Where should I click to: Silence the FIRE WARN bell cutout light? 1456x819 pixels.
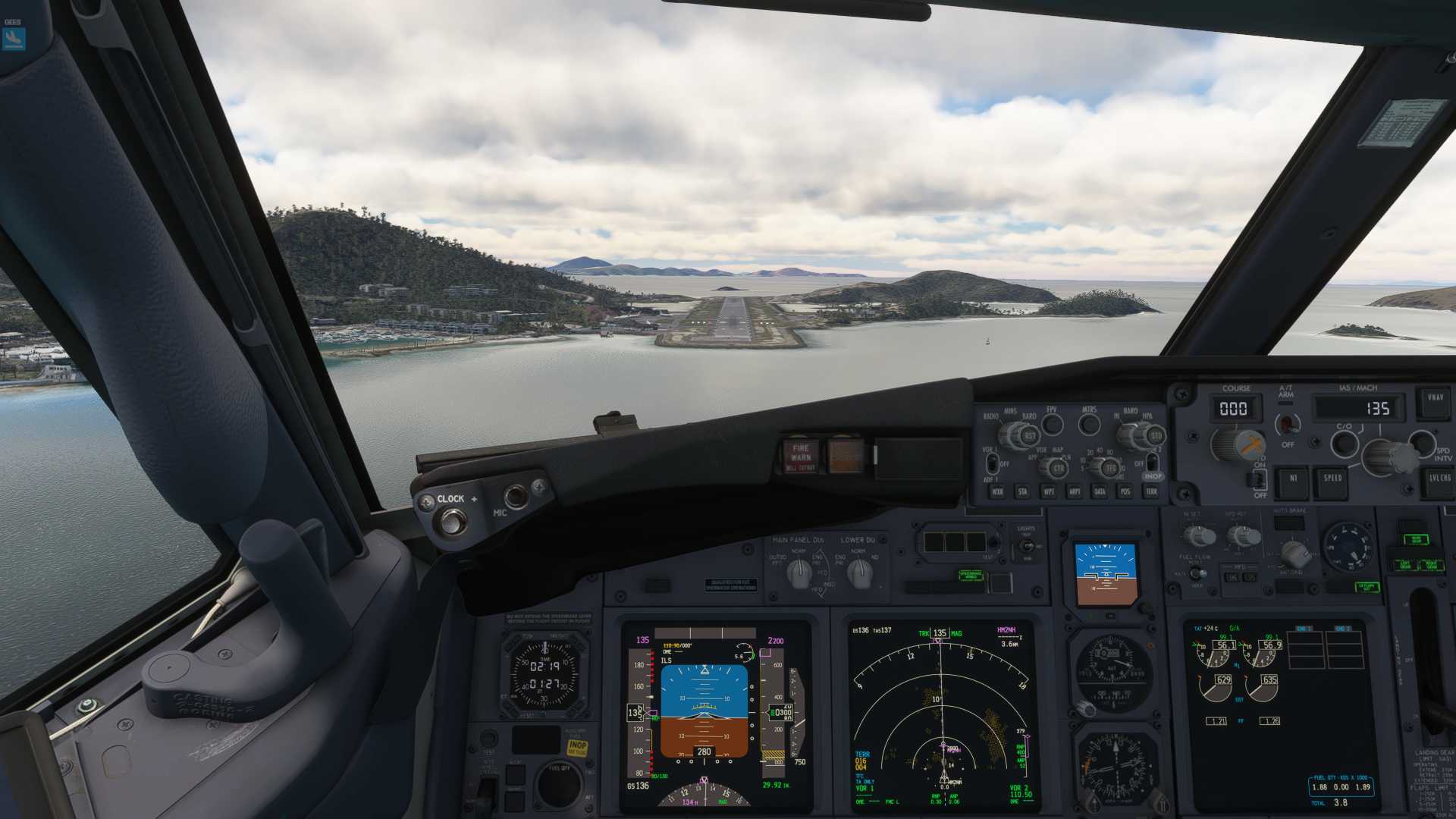pos(801,456)
